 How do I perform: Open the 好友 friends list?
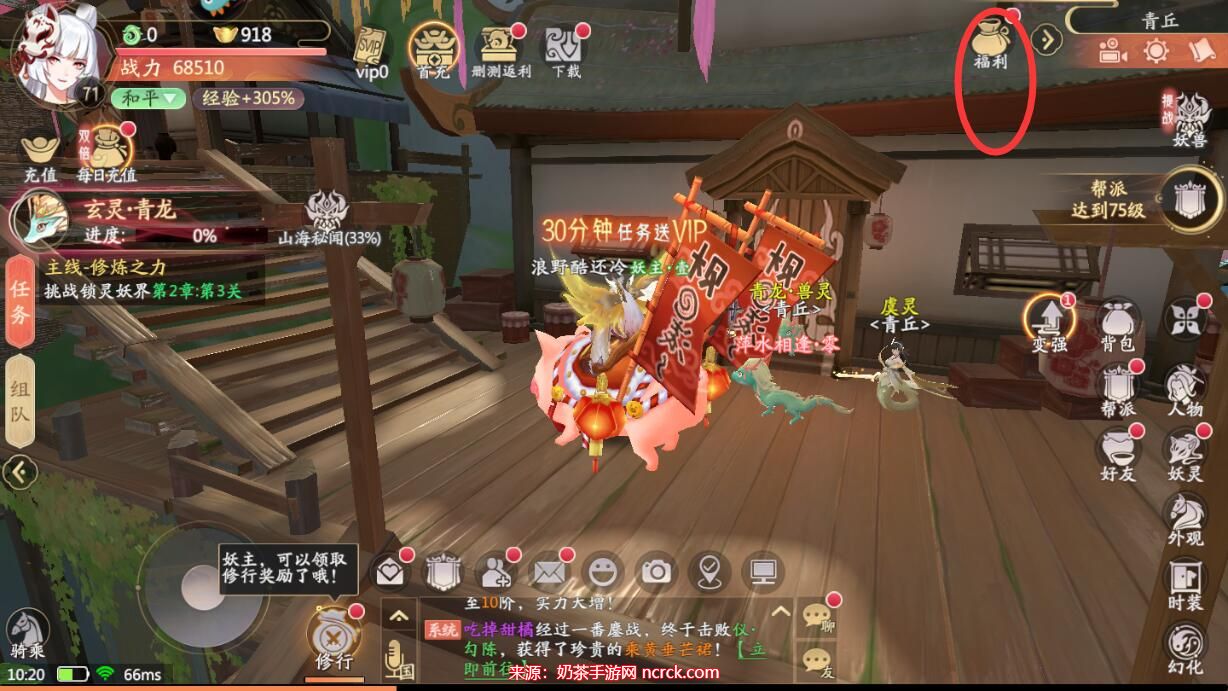pyautogui.click(x=1119, y=453)
